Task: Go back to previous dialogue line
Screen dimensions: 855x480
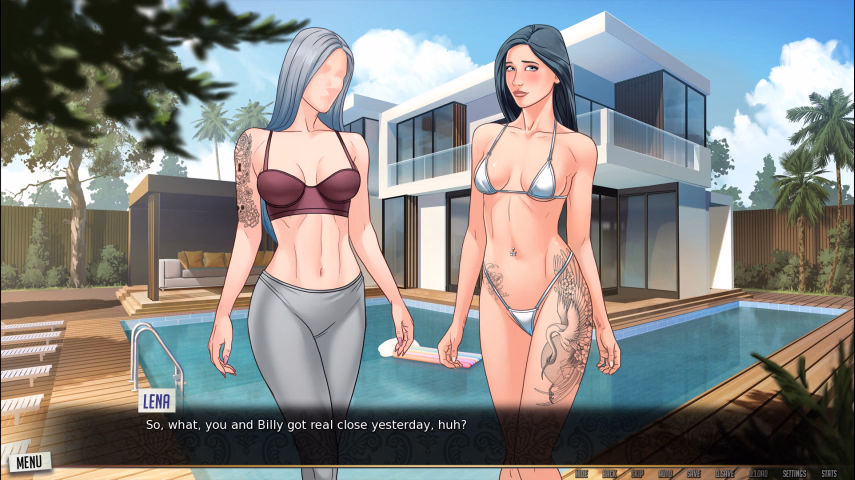Action: tap(609, 473)
